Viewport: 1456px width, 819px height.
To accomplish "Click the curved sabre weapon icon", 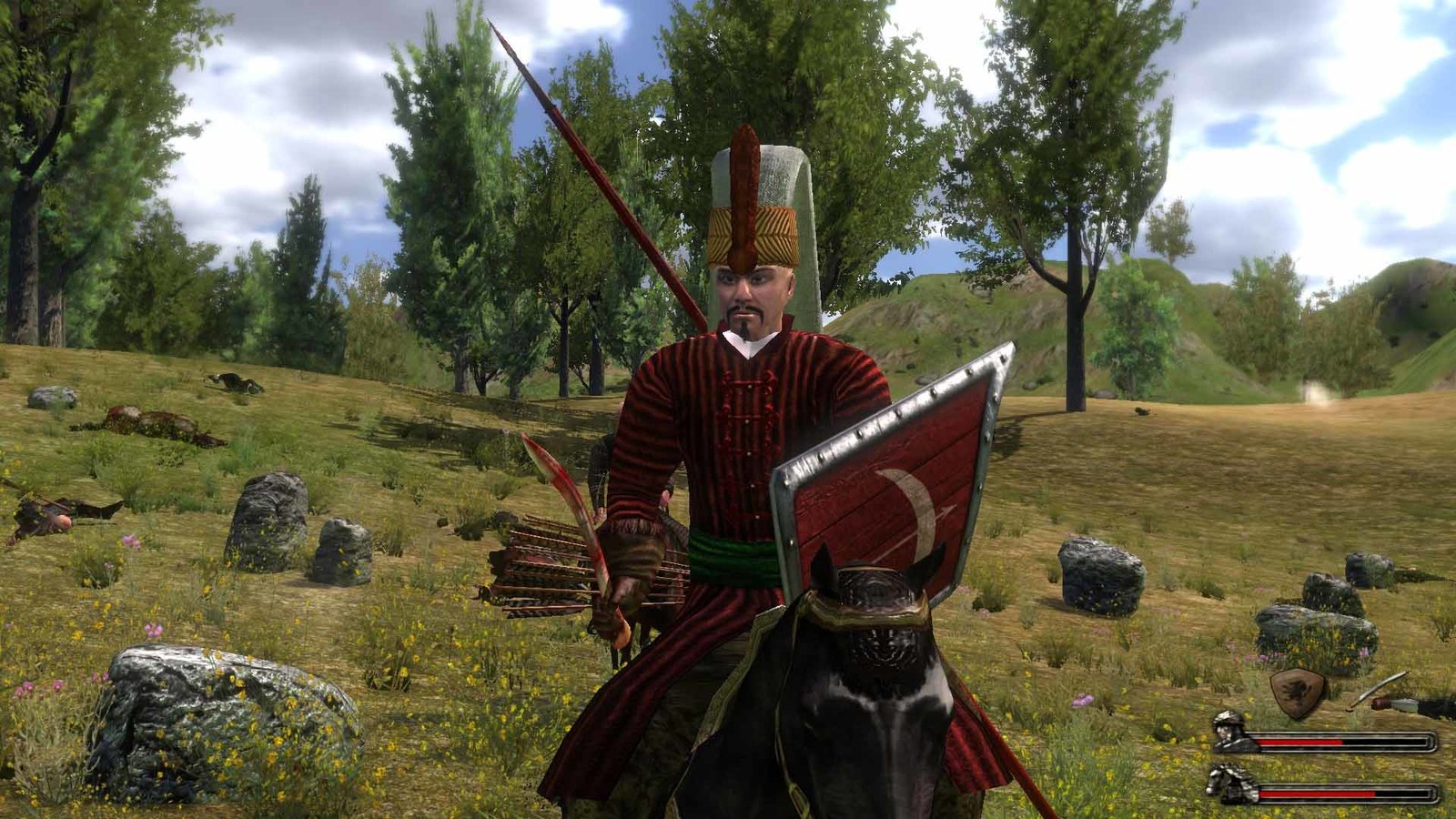I will click(1376, 689).
